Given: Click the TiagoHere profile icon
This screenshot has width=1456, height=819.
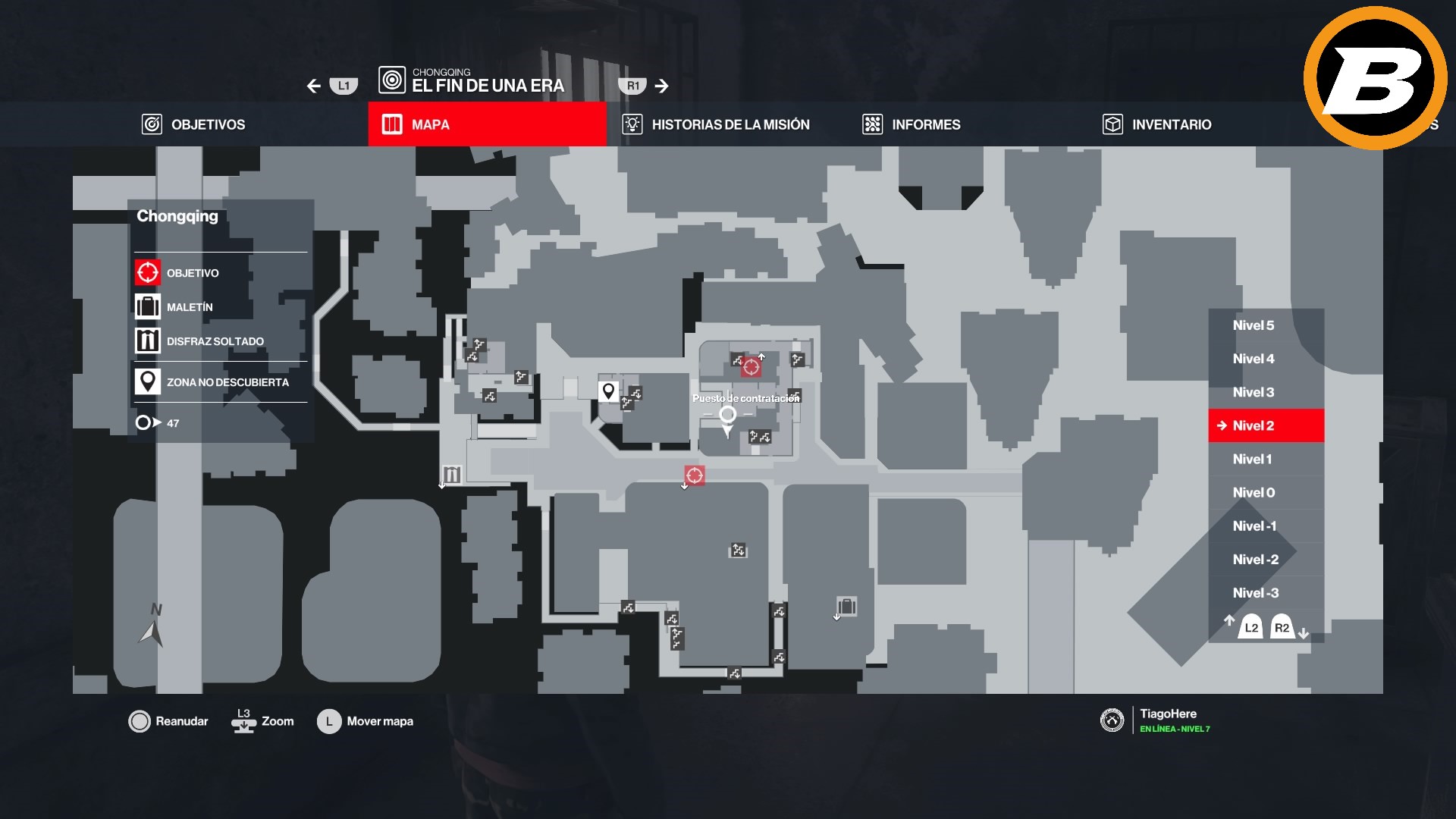Looking at the screenshot, I should 1112,718.
